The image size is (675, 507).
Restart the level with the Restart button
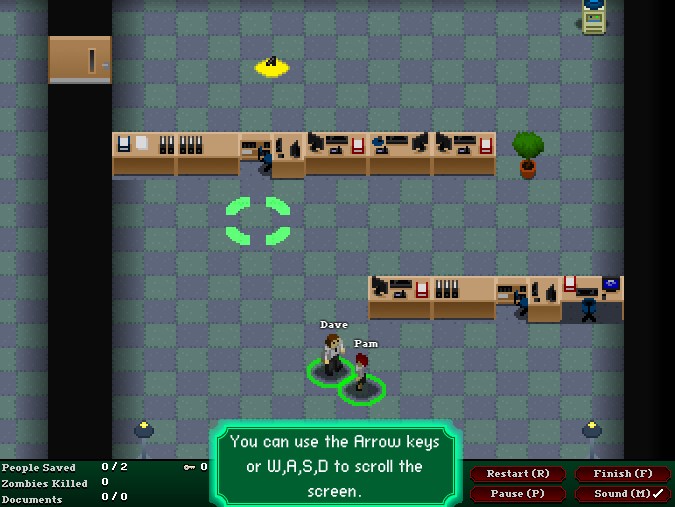click(x=518, y=474)
